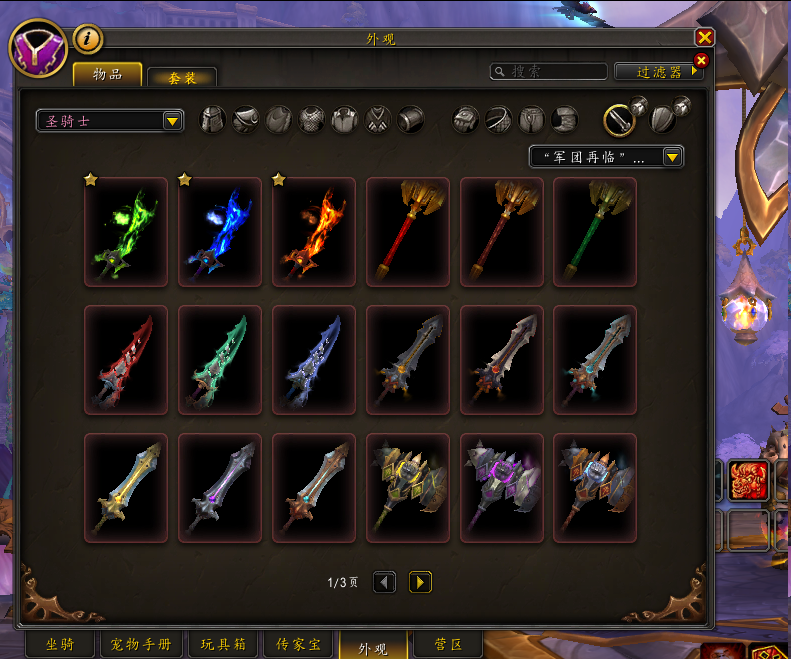791x659 pixels.
Task: Switch to the 宠物手册 pet journal tab
Action: coord(139,645)
